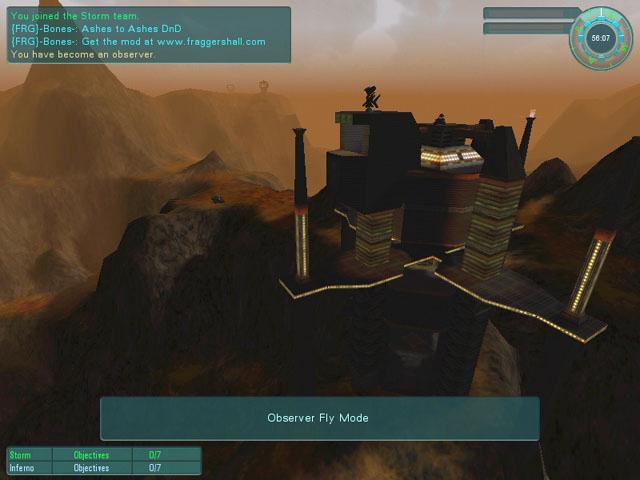Click the chat message box
Viewport: 640px width, 480px height.
[x=148, y=35]
